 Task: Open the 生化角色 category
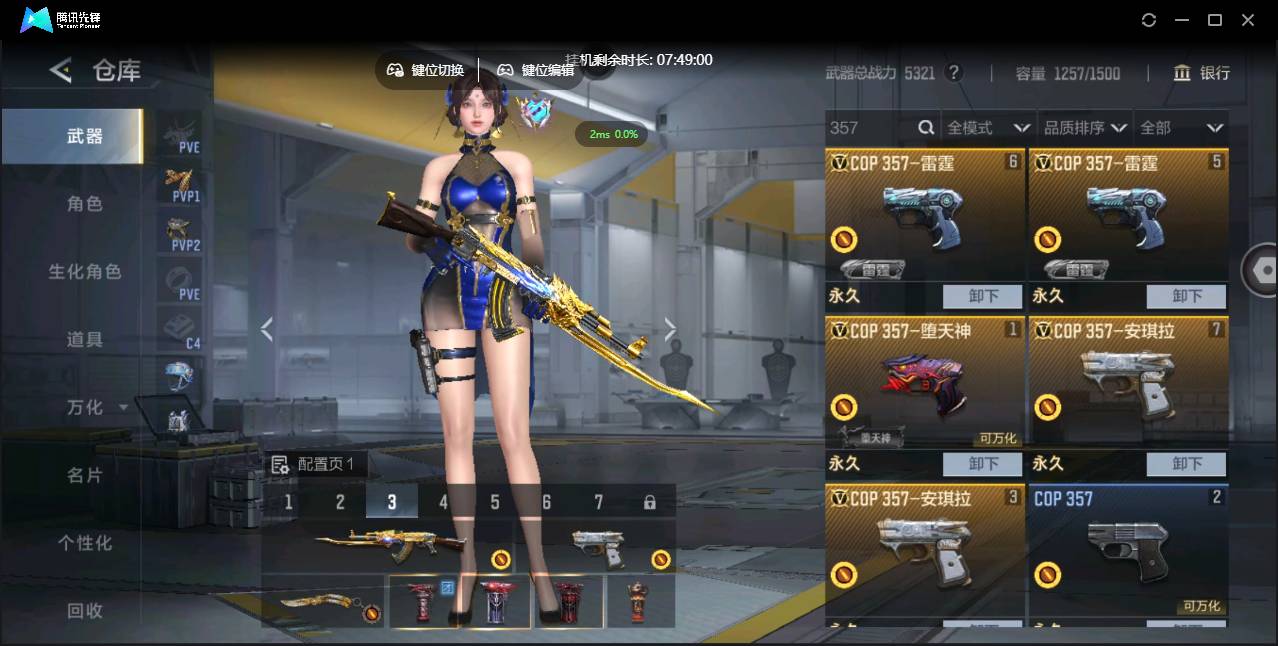click(x=85, y=271)
